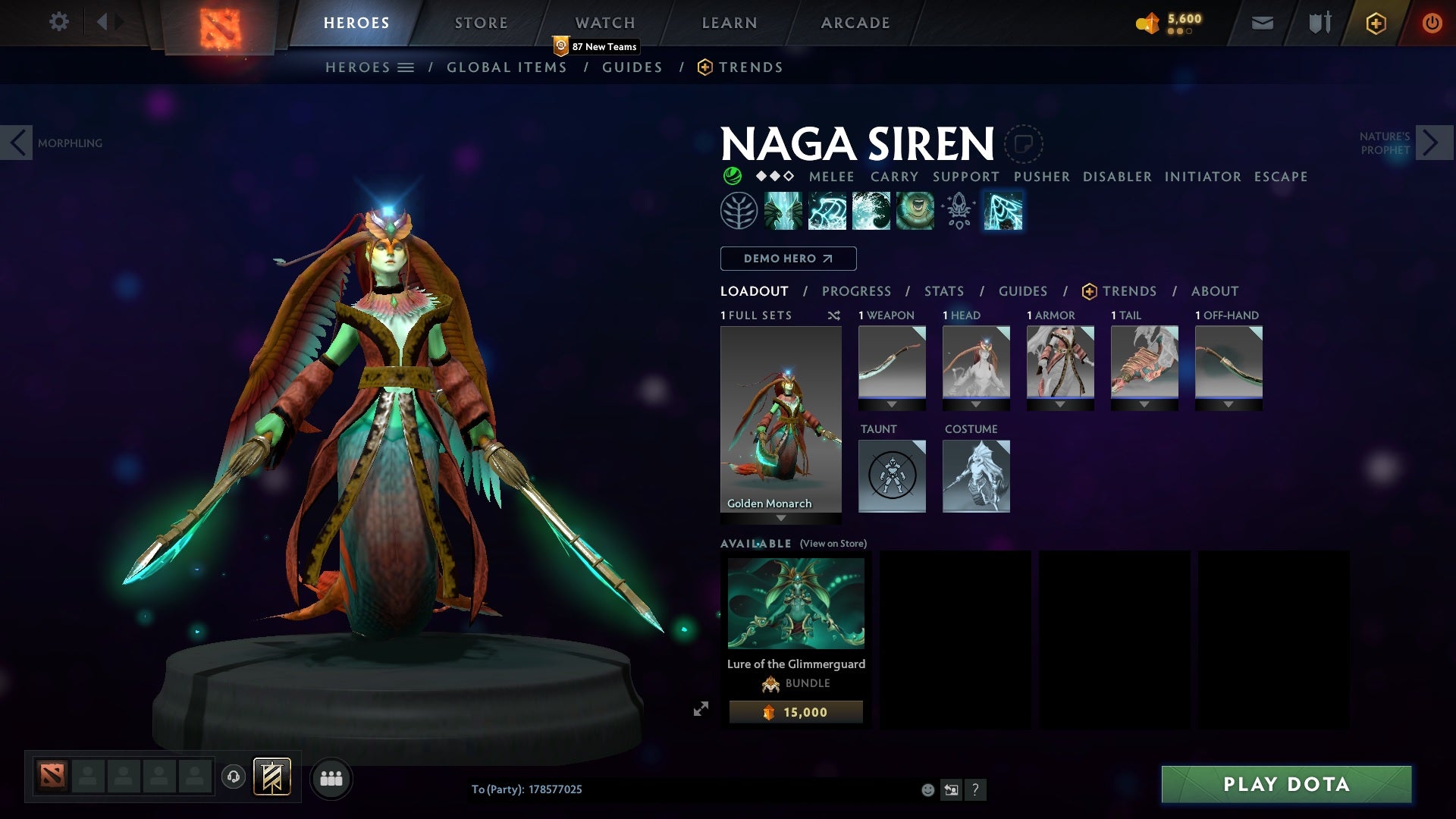Screen dimensions: 1456x819
Task: Open the settings gear icon
Action: coord(58,21)
